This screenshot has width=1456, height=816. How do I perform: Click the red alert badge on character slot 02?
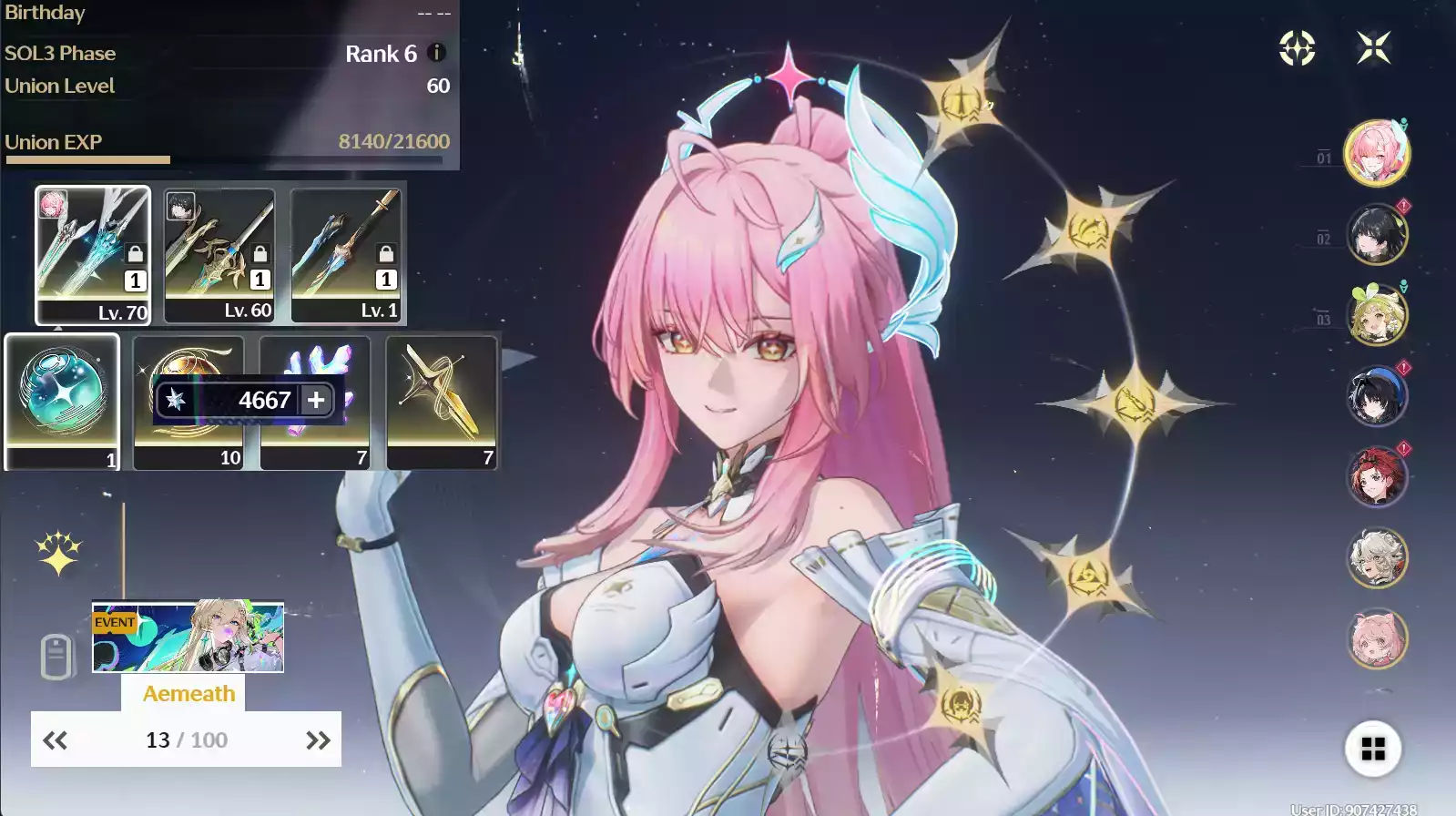[1403, 206]
